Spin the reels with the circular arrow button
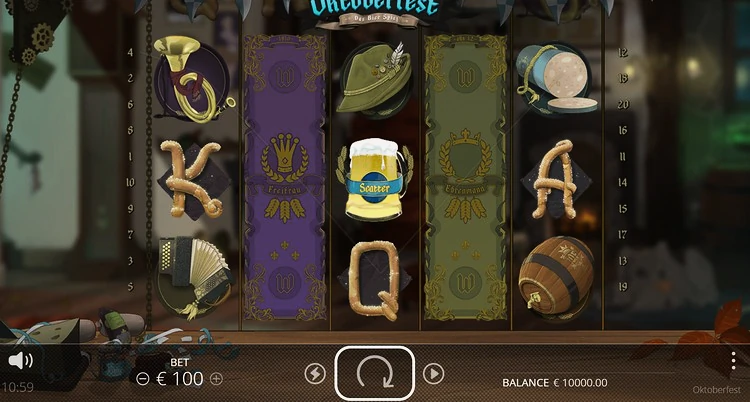Screen dimensions: 750x402 tap(374, 373)
